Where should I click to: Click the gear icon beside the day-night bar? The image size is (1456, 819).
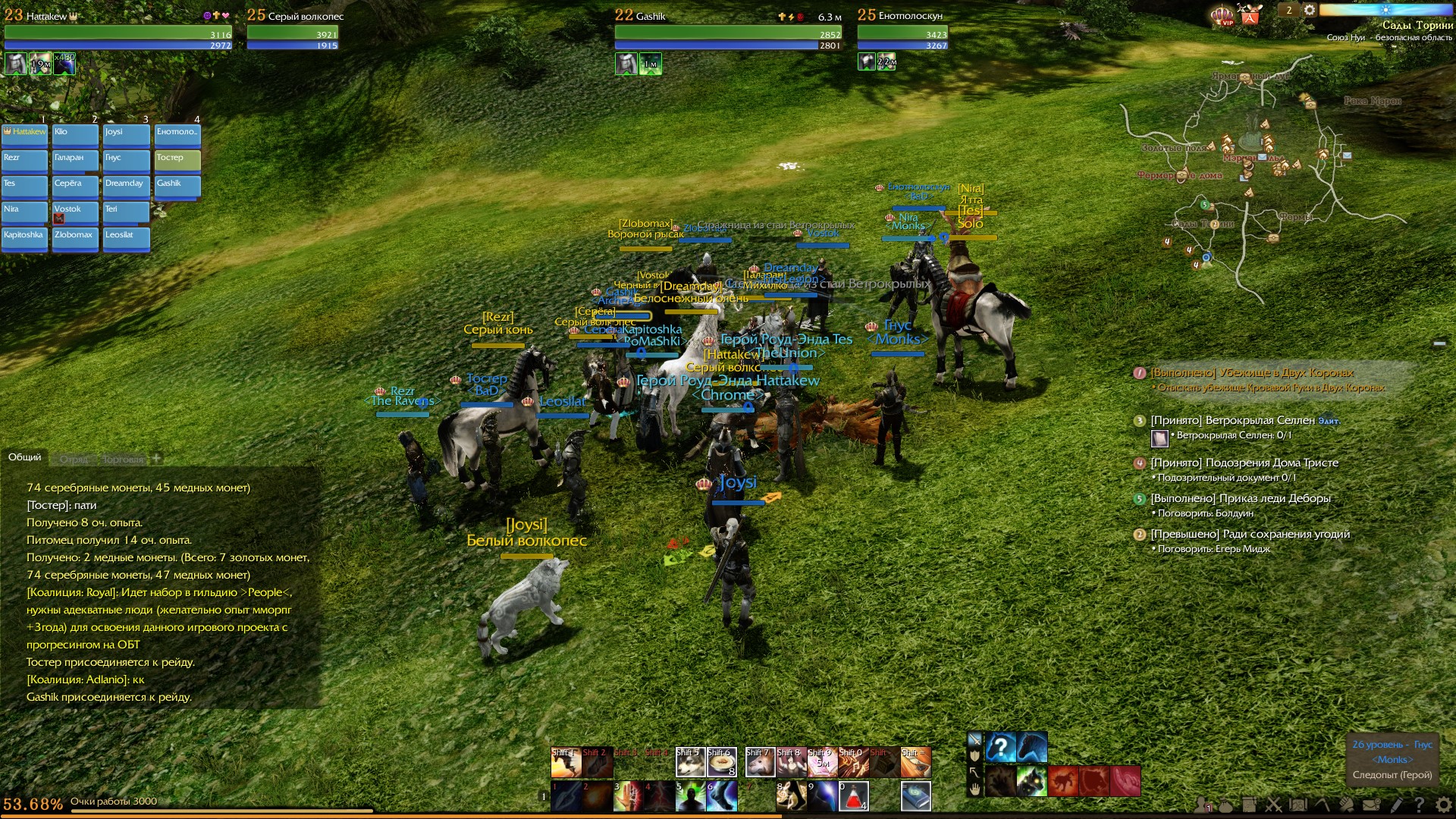point(1310,10)
